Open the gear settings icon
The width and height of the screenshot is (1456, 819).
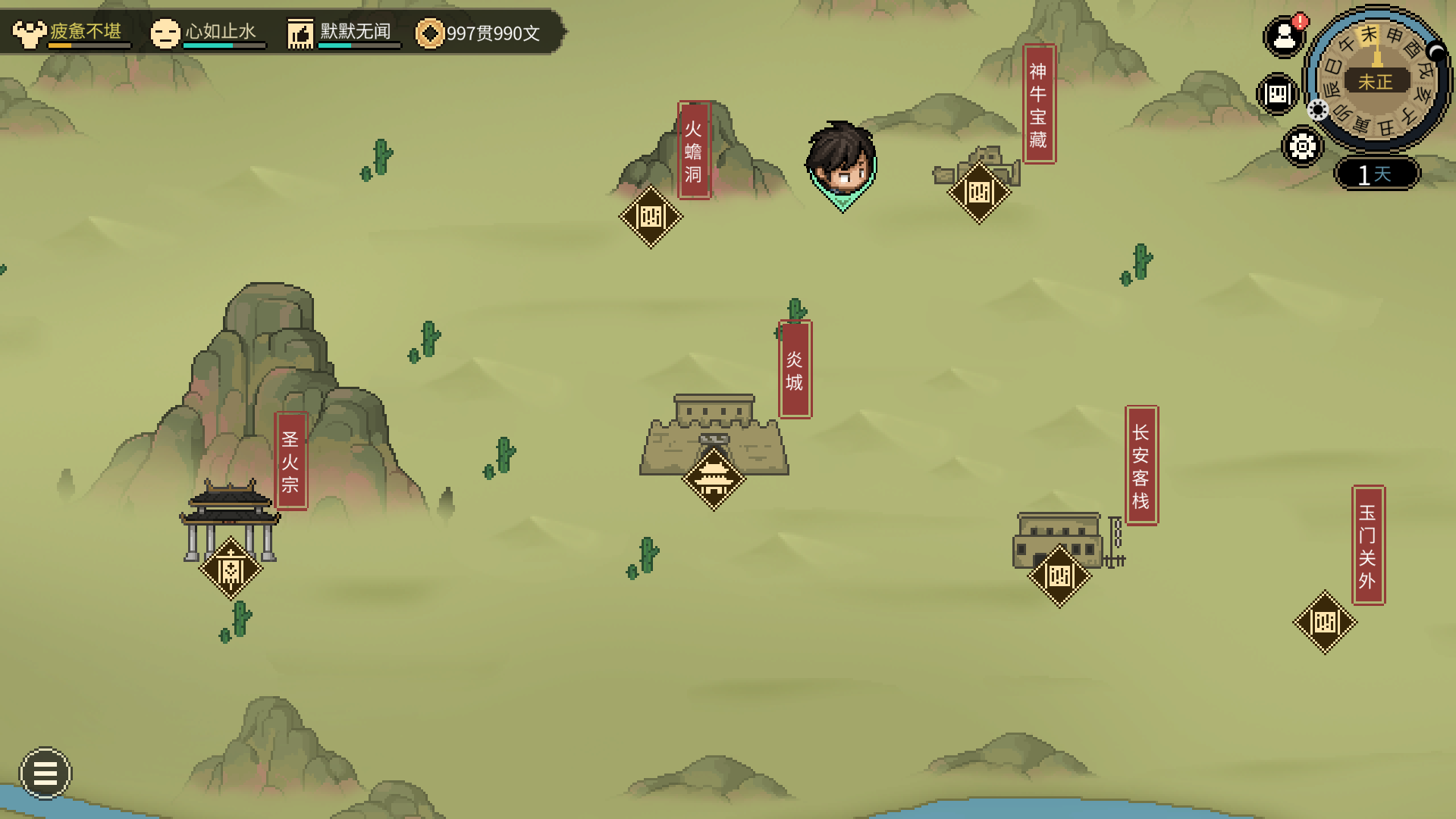(1302, 146)
